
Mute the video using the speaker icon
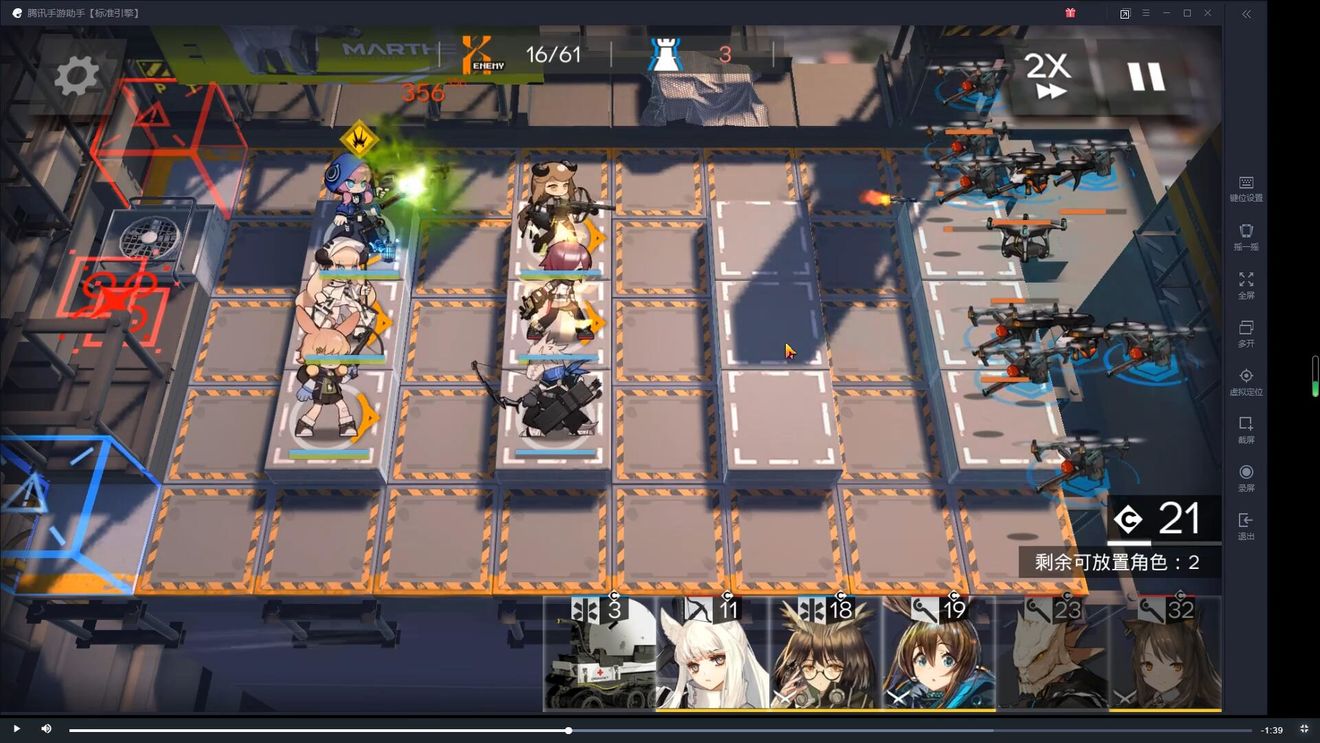(x=46, y=729)
